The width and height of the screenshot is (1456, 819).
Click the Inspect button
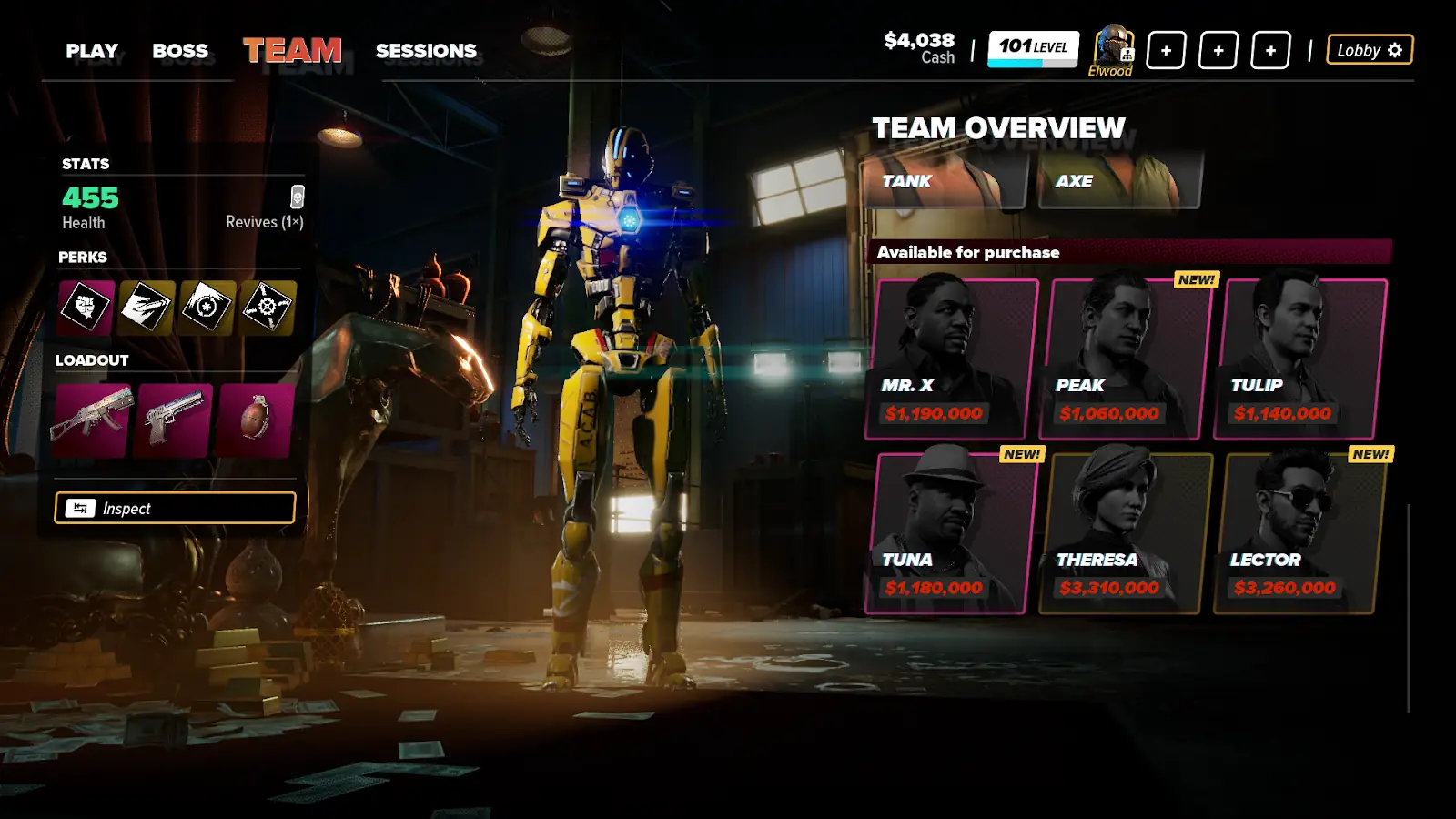pyautogui.click(x=175, y=508)
